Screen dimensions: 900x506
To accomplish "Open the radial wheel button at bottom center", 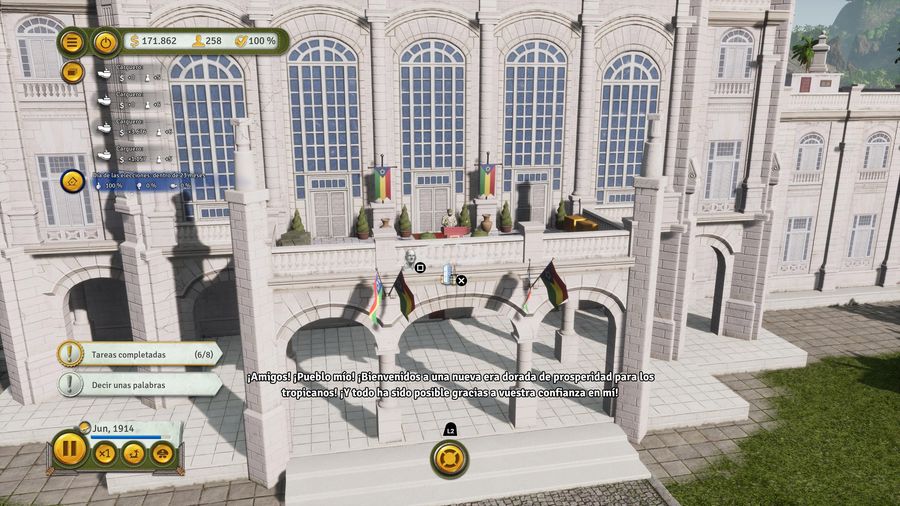I will [449, 459].
